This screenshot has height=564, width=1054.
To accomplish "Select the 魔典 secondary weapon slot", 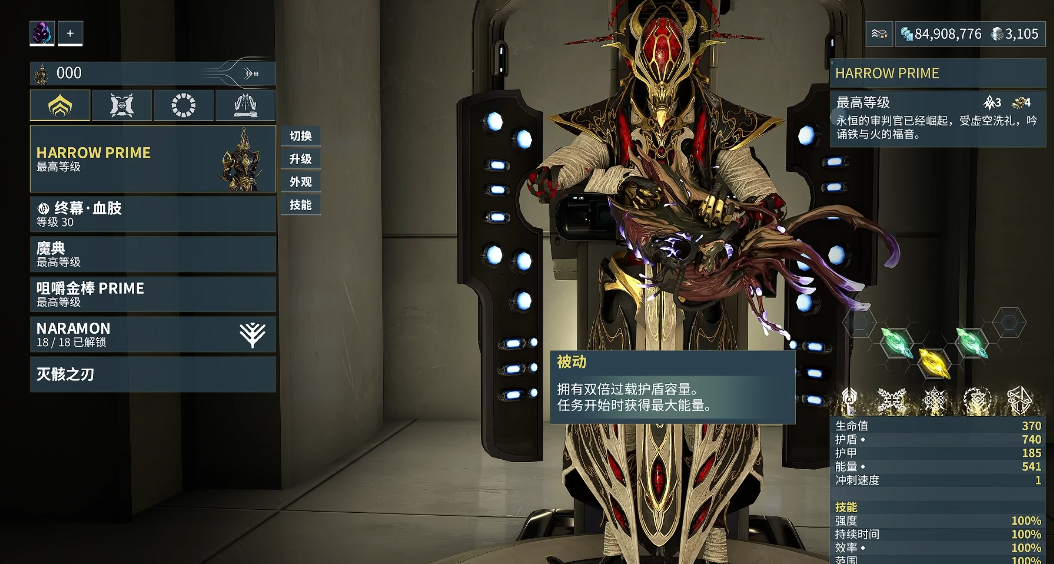I will (x=152, y=254).
